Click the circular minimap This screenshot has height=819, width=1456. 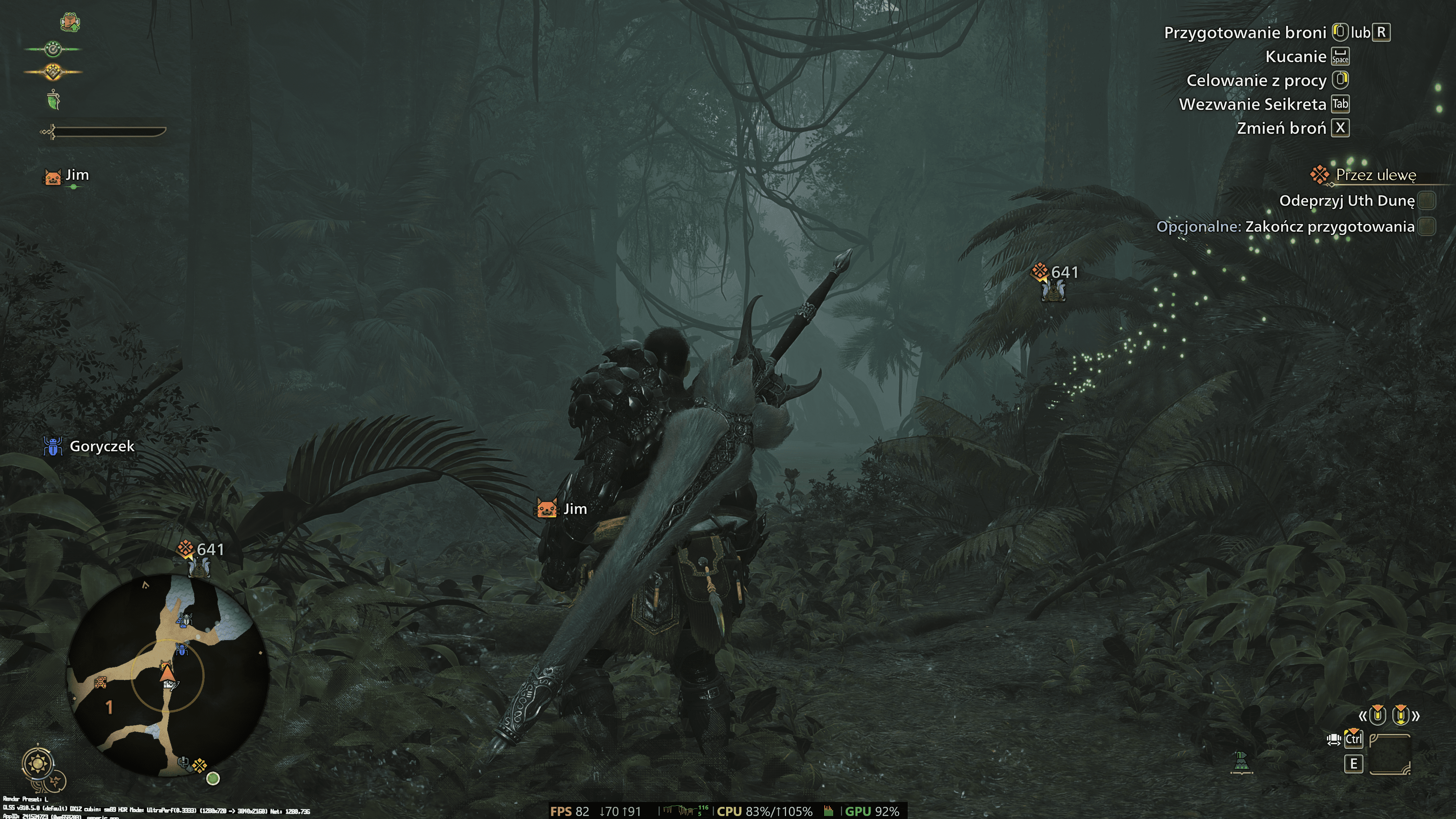point(168,675)
